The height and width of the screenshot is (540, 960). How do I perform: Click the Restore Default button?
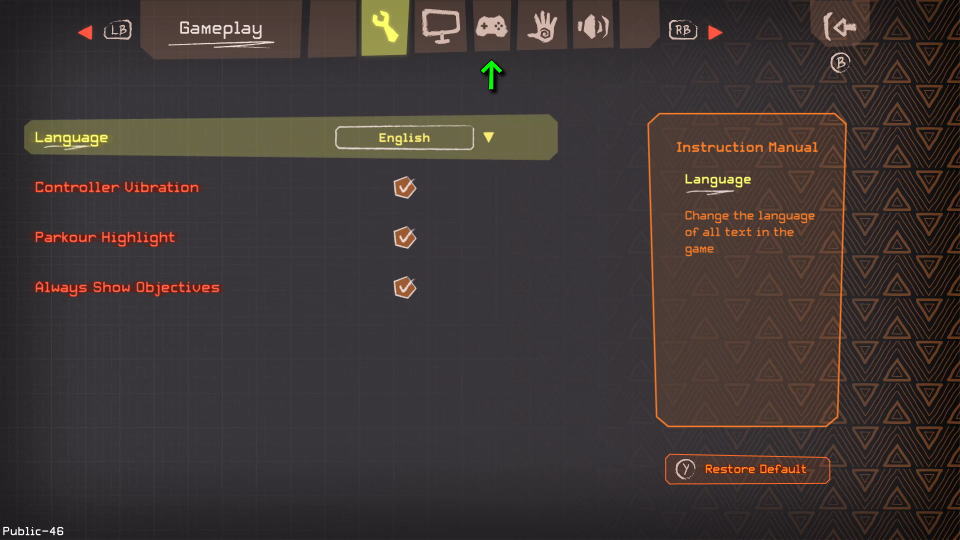point(747,469)
